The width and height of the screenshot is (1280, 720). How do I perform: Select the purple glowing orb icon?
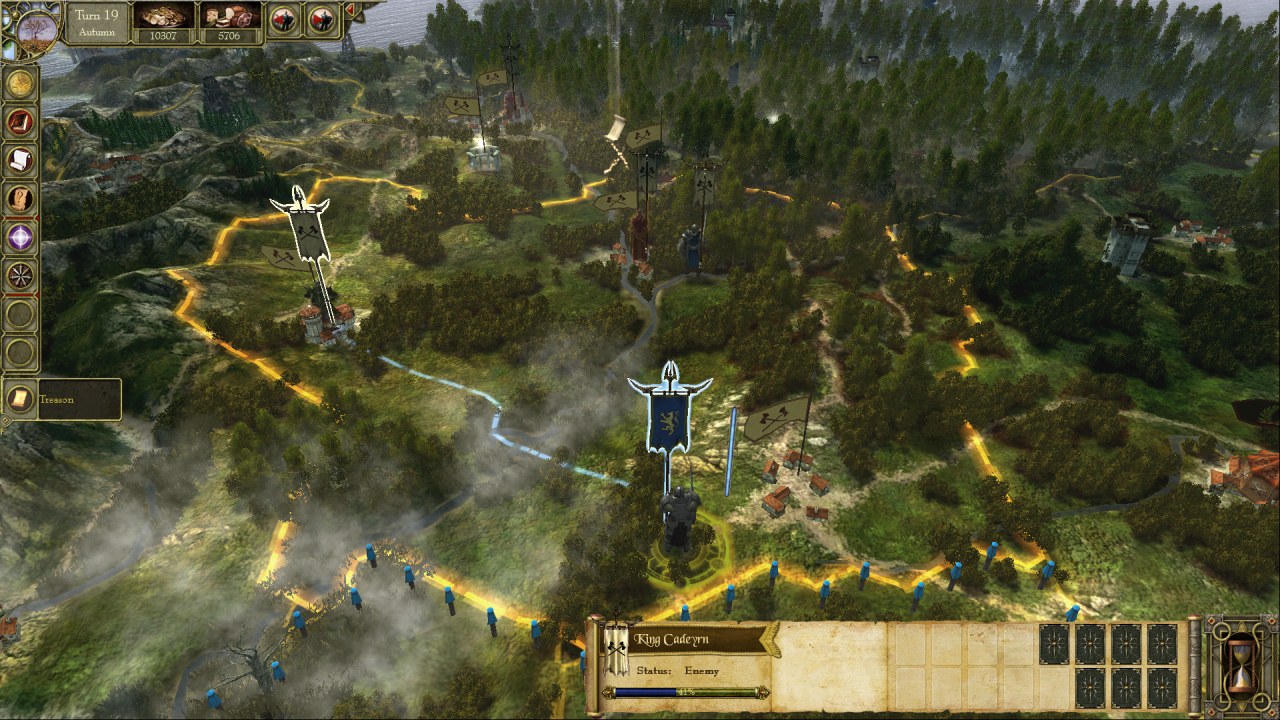21,237
